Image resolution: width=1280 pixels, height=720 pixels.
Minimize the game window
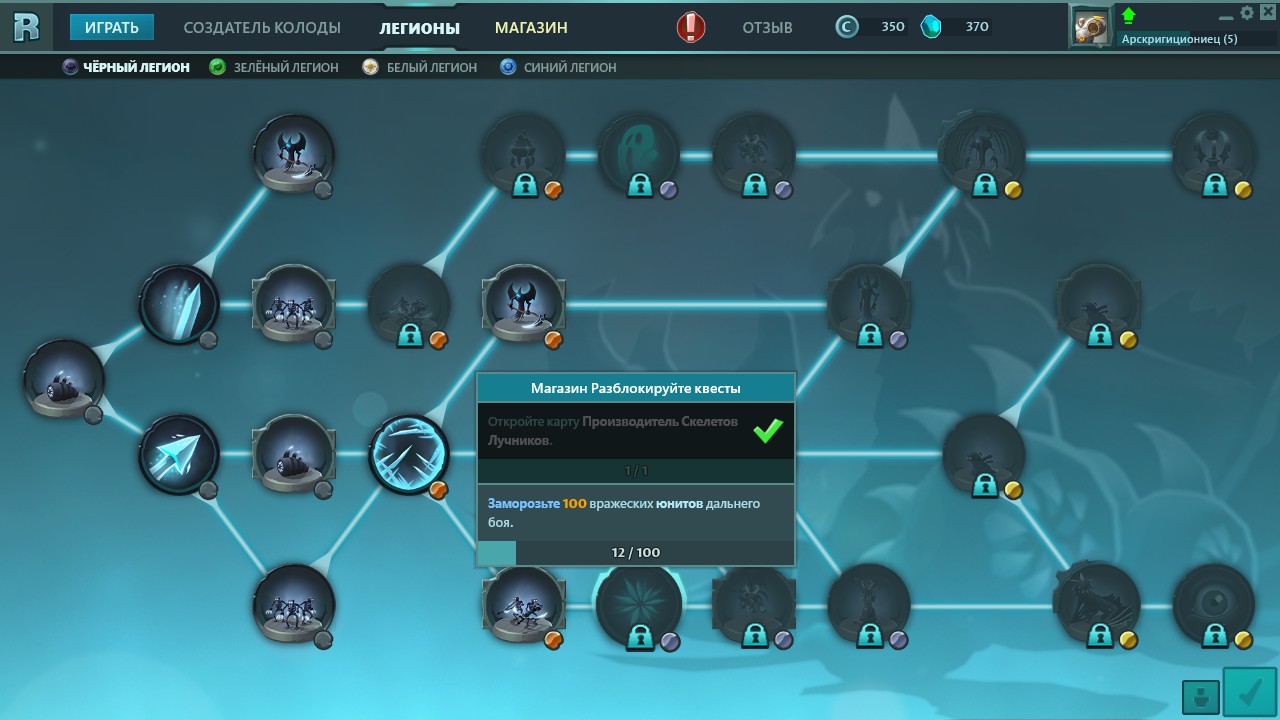point(1228,15)
